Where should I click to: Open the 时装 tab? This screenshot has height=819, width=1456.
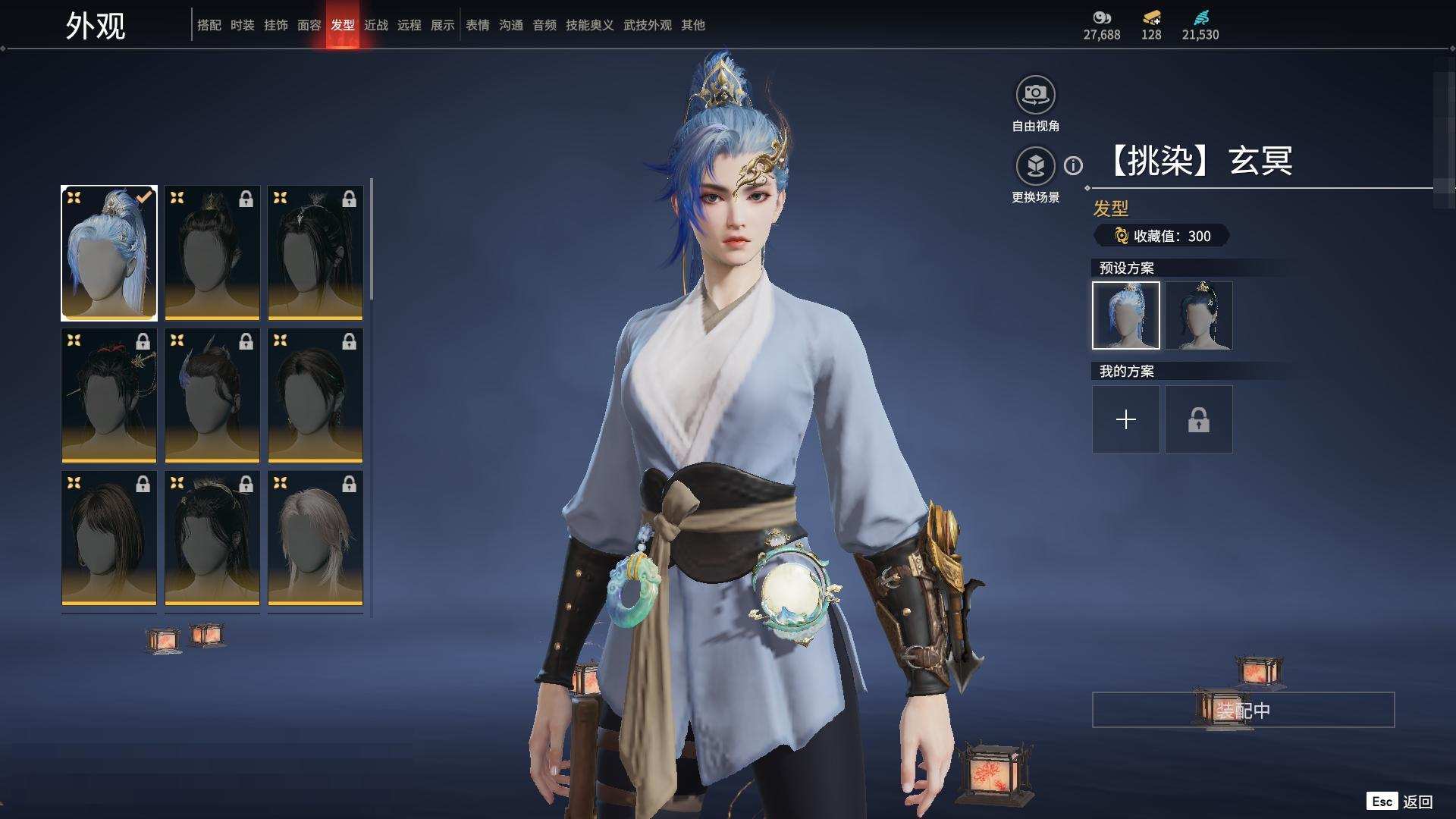pyautogui.click(x=242, y=25)
